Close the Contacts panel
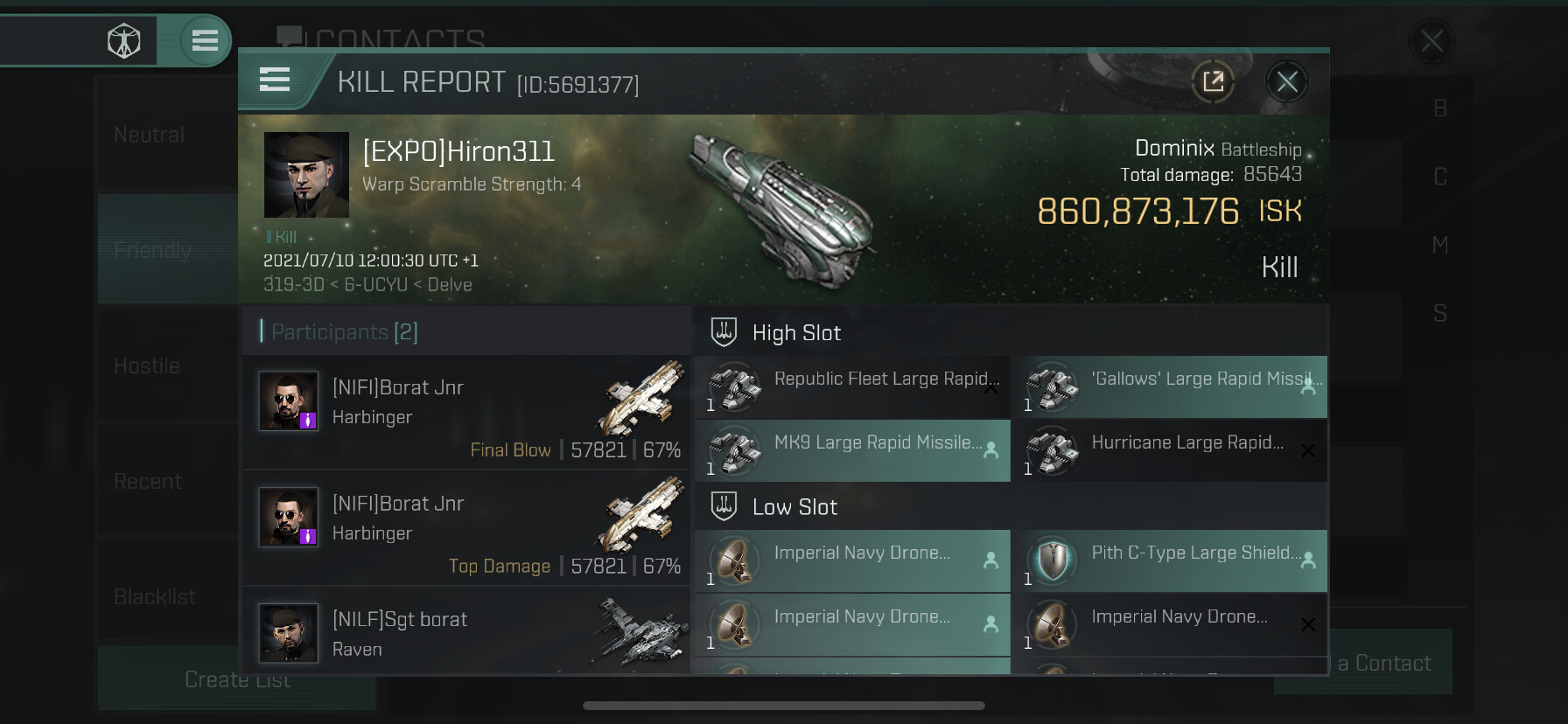1568x724 pixels. point(1431,40)
